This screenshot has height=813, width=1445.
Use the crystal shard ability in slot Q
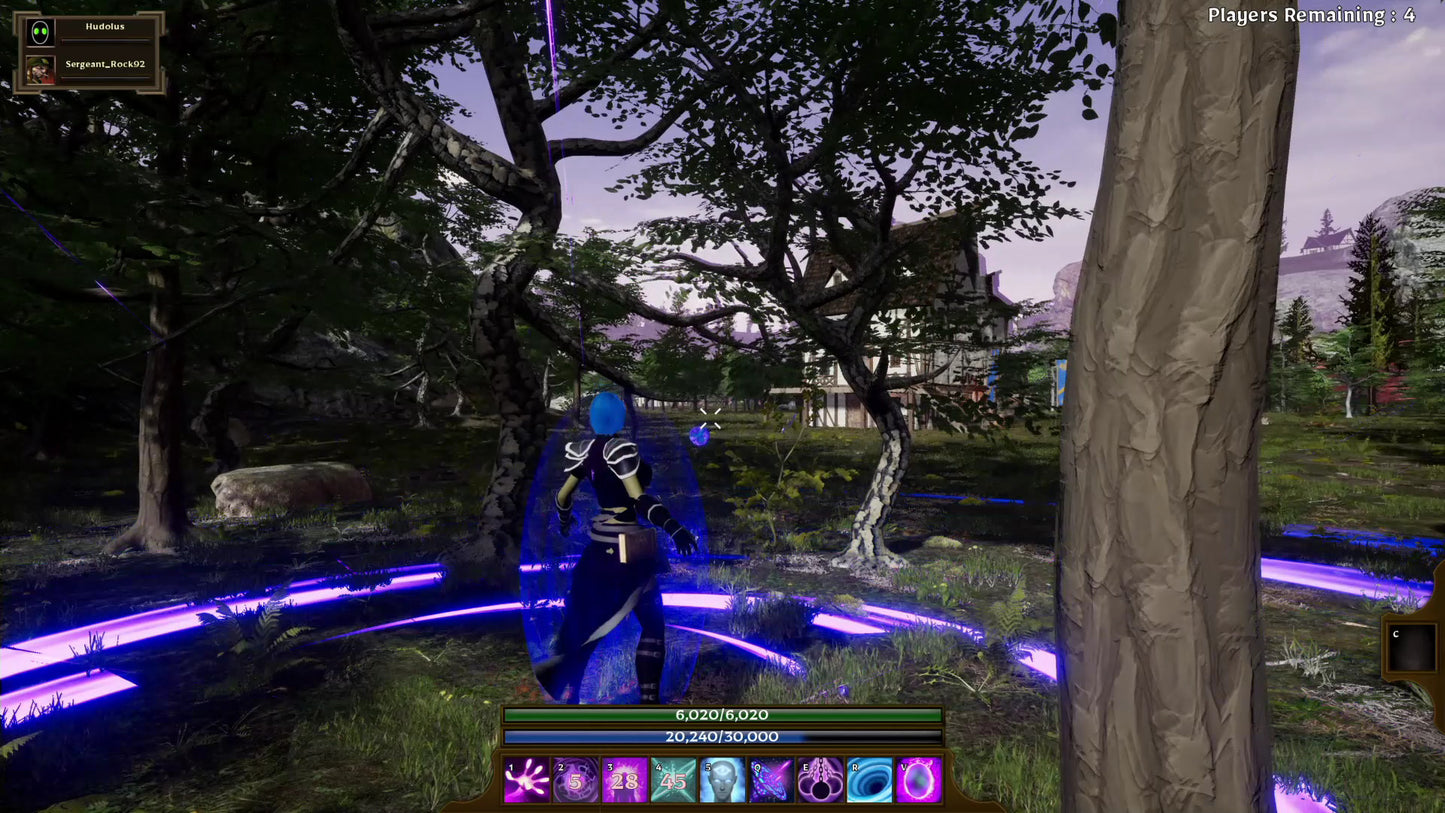point(771,780)
